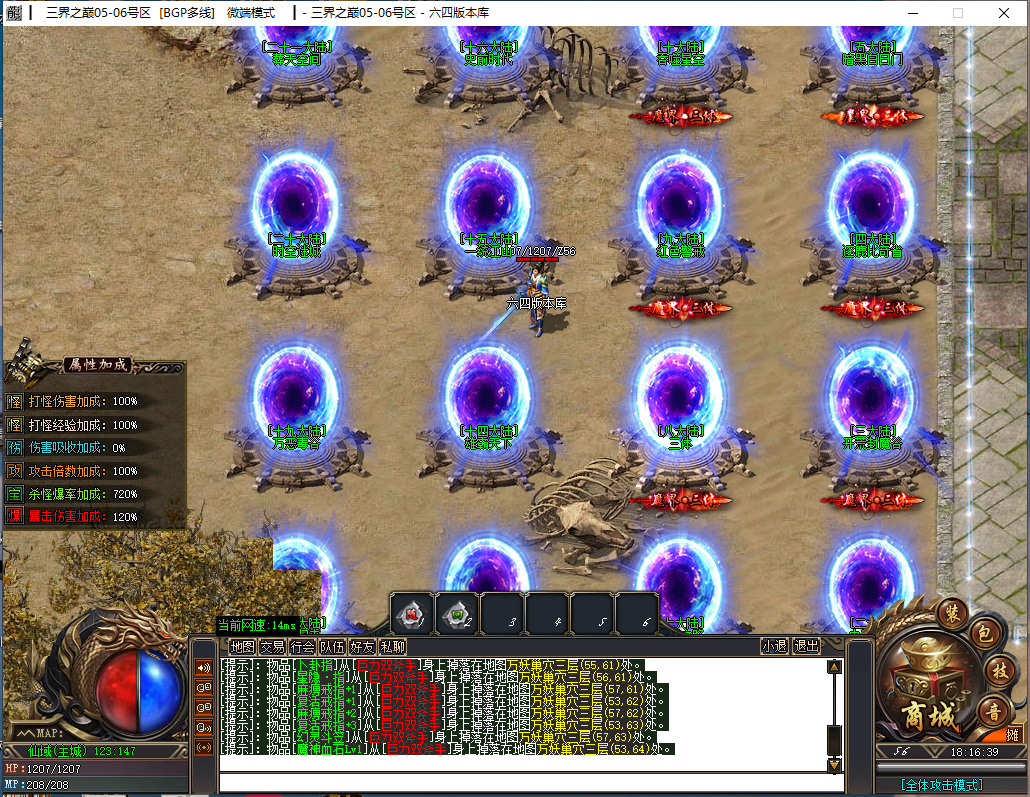Open the 好友 friends list
The height and width of the screenshot is (797, 1030).
pyautogui.click(x=362, y=647)
